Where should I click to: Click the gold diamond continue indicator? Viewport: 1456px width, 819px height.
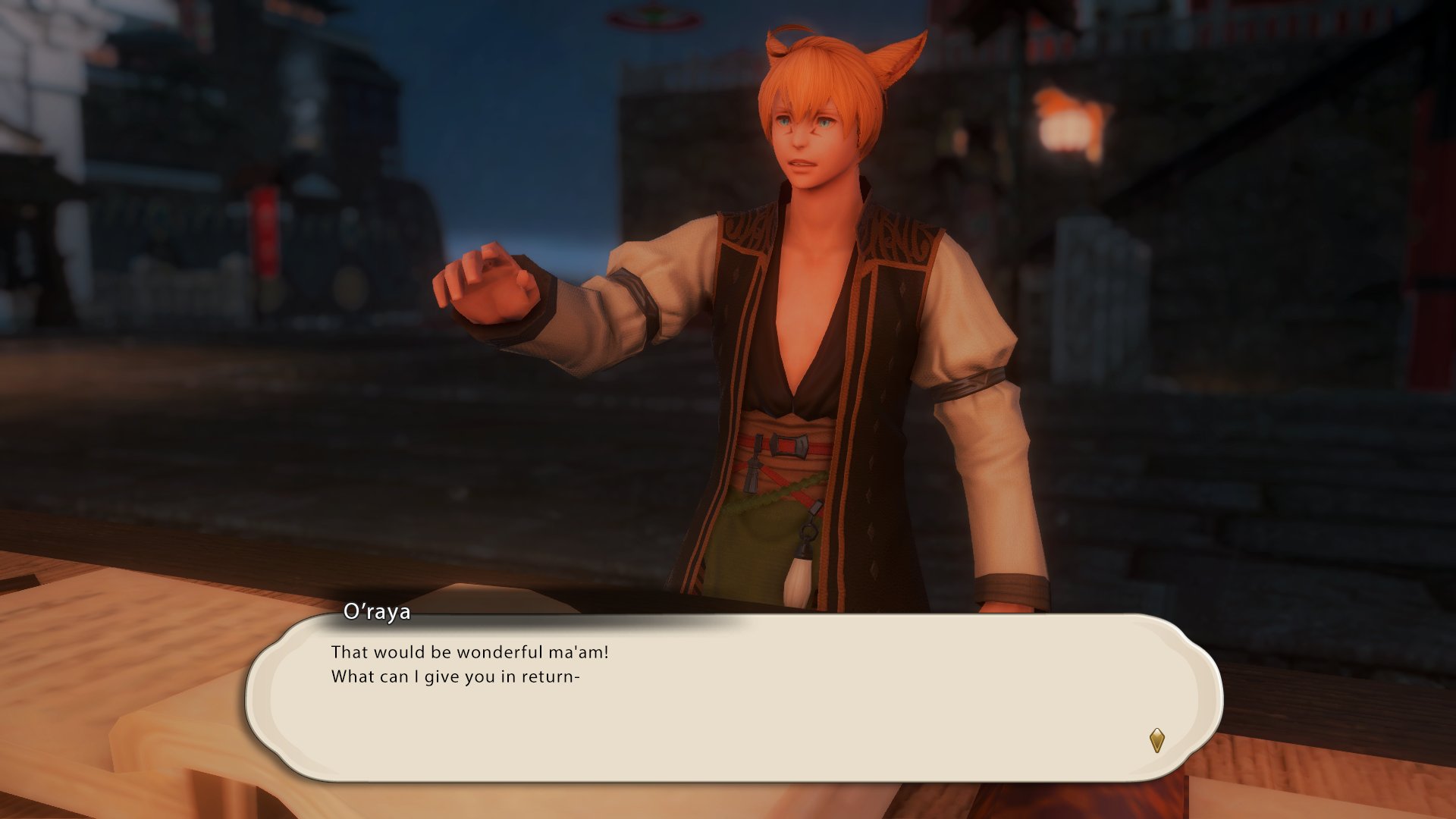point(1156,739)
